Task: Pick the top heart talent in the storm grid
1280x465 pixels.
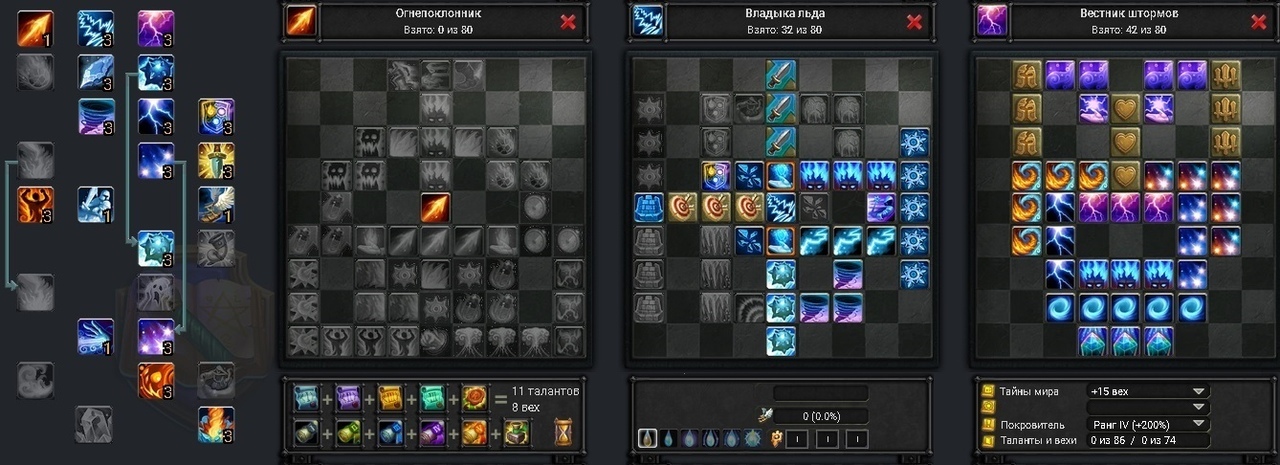Action: point(1127,108)
